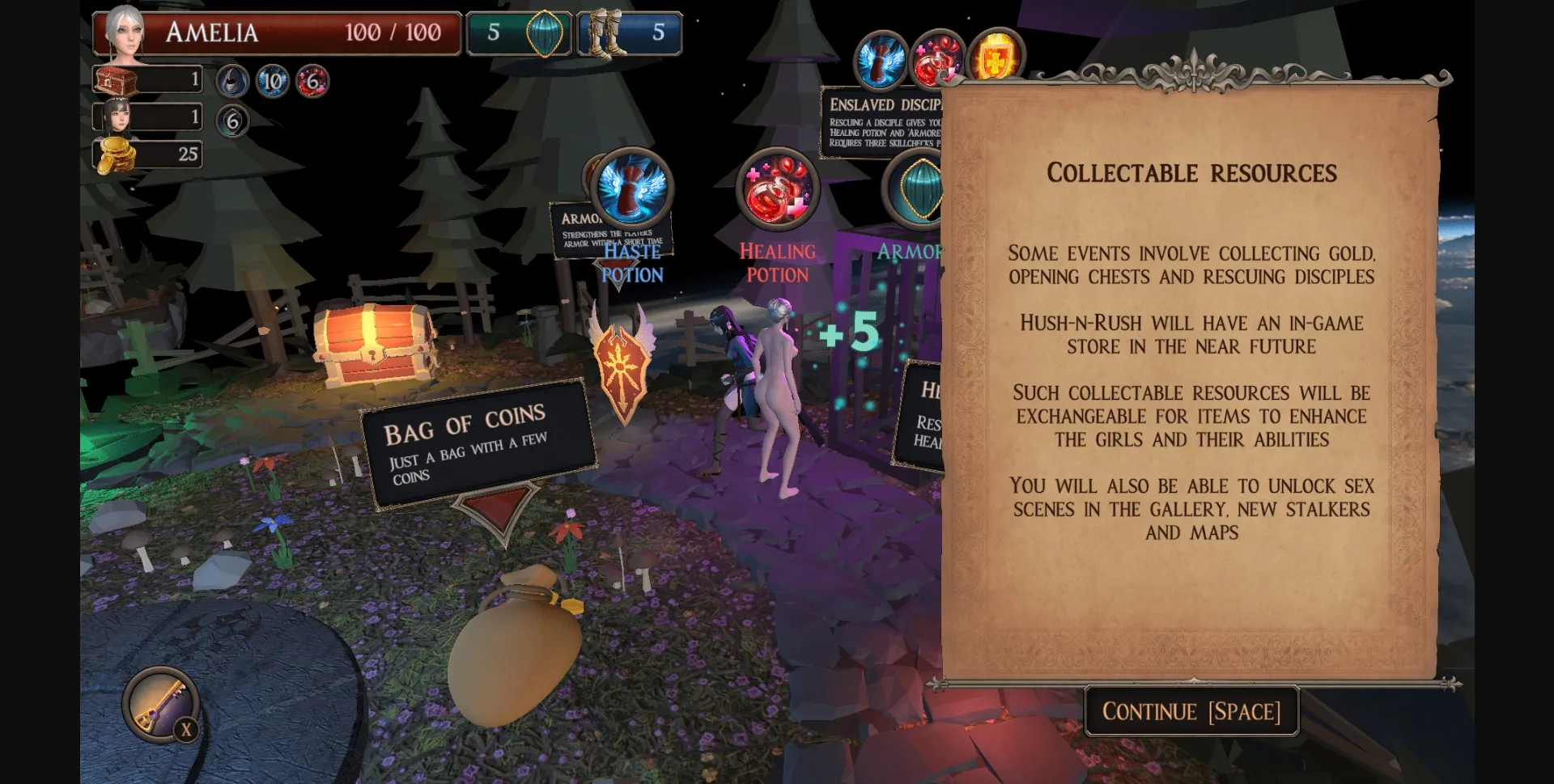Screen dimensions: 1554x784
Task: Click the red buff icon showing 6
Action: [x=312, y=82]
